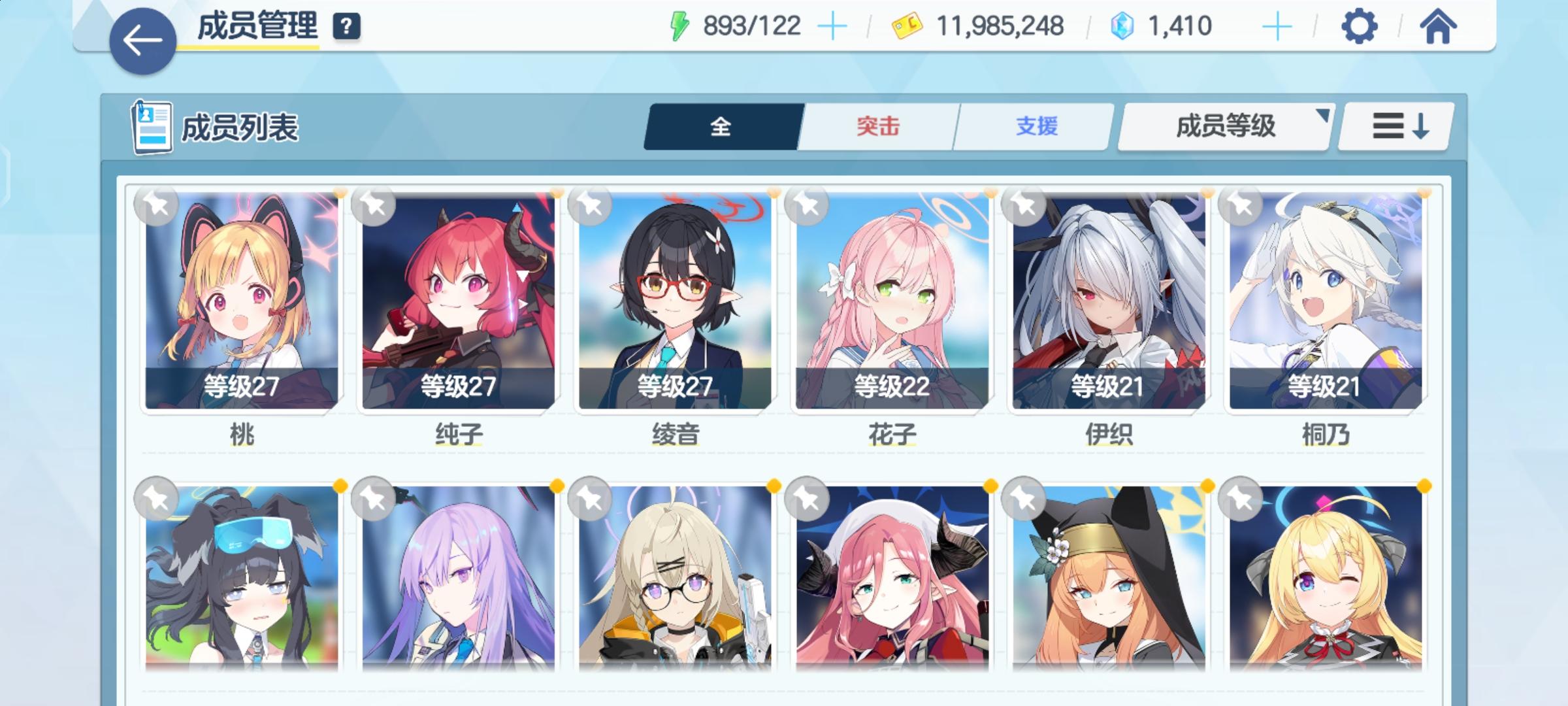
Task: Click the credits currency icon showing 11,985,248
Action: pos(907,26)
